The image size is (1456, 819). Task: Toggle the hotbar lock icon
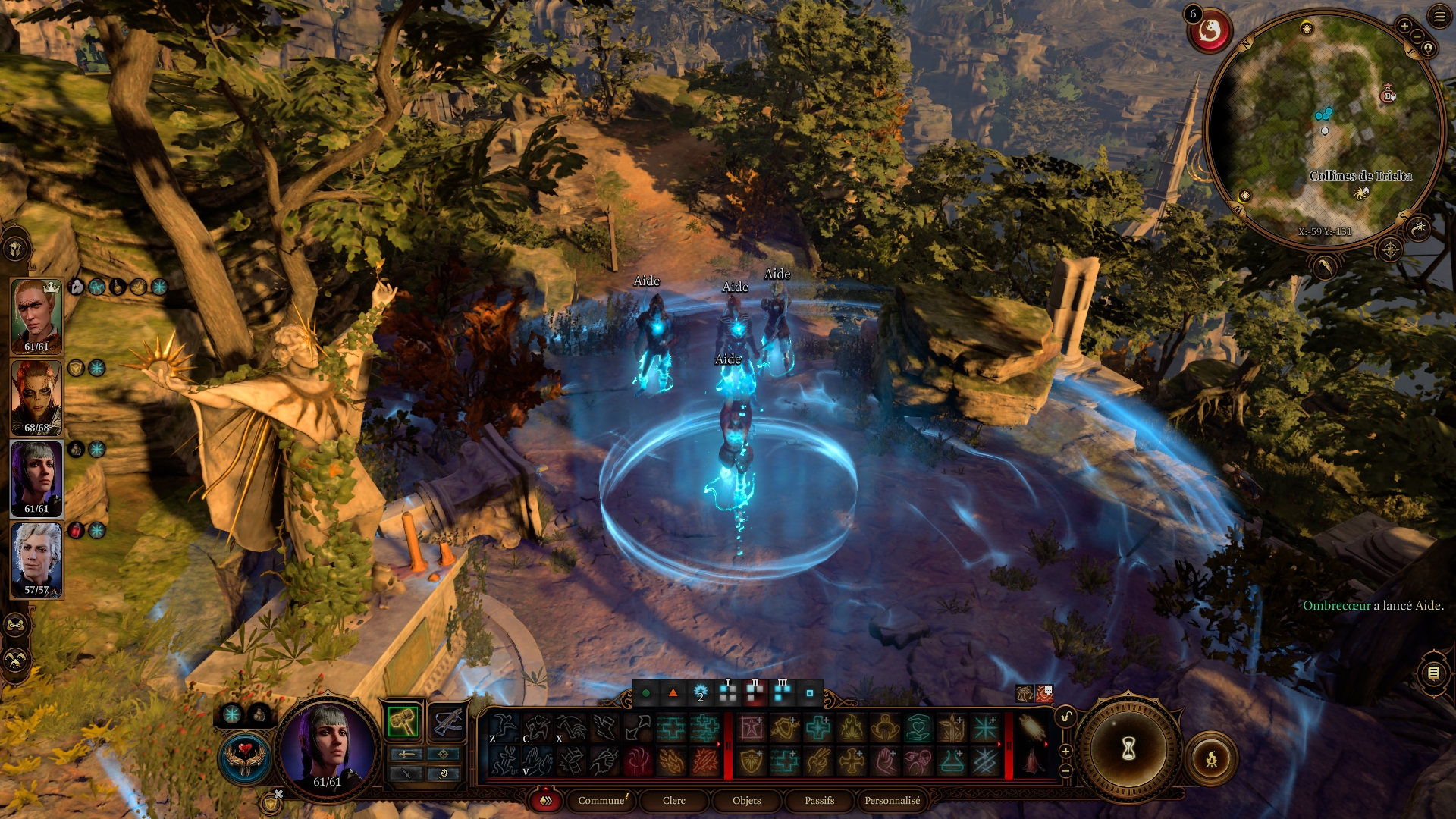click(1065, 717)
